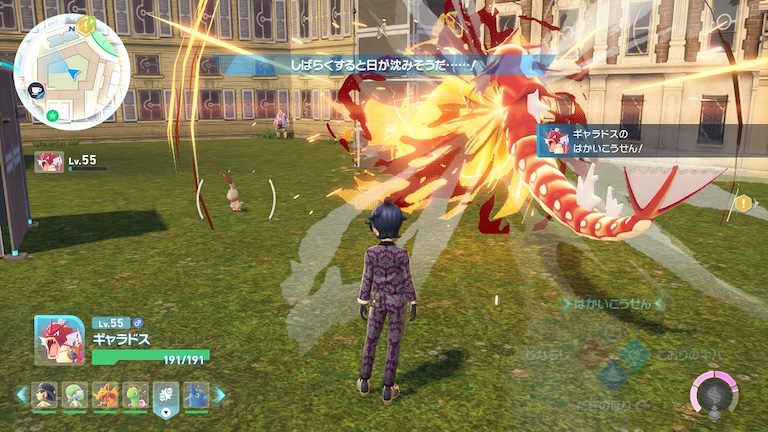
Task: Select the highlighted Poké Ball party slot
Action: click(165, 396)
